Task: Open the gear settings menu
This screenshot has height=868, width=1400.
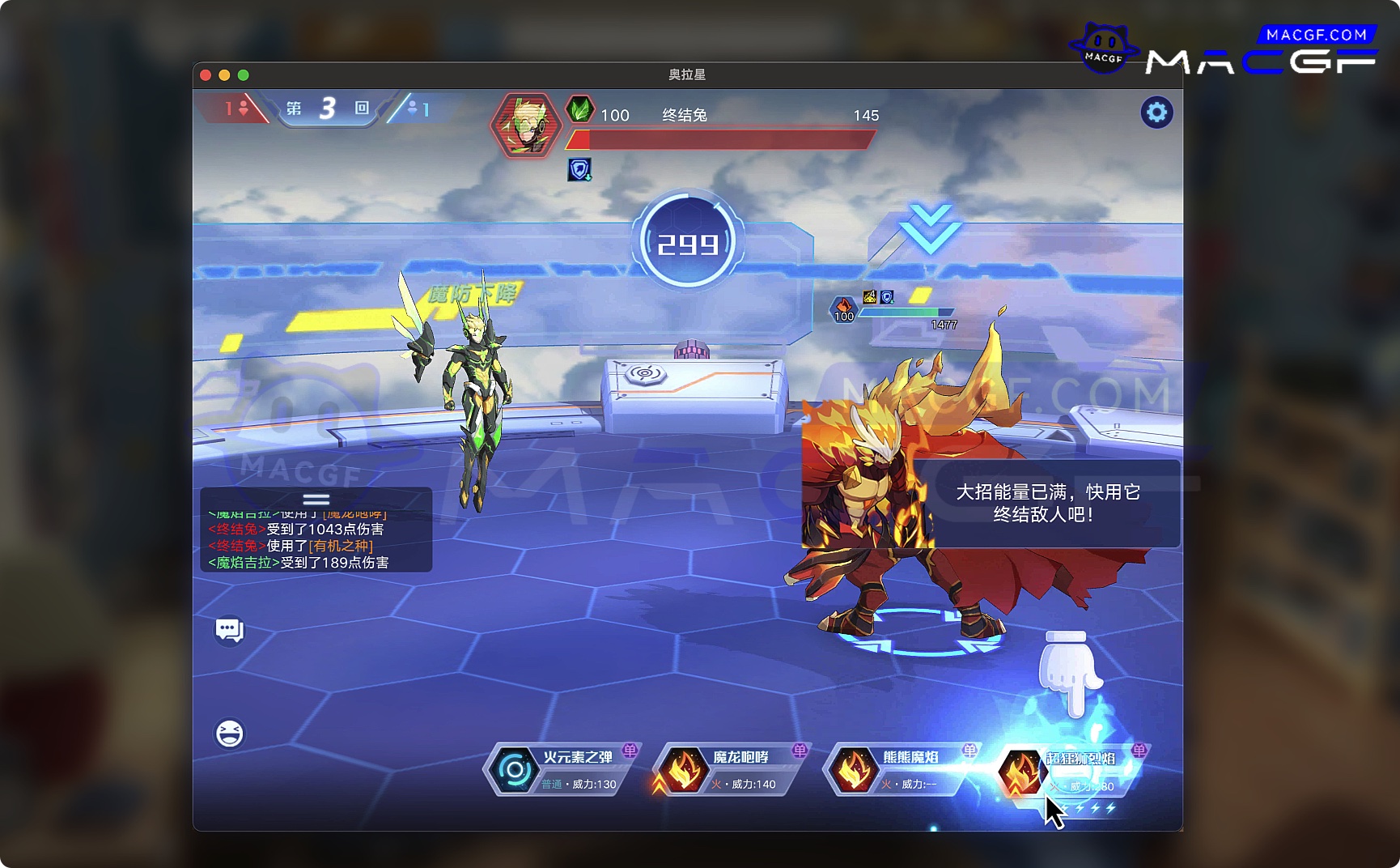Action: pyautogui.click(x=1156, y=113)
